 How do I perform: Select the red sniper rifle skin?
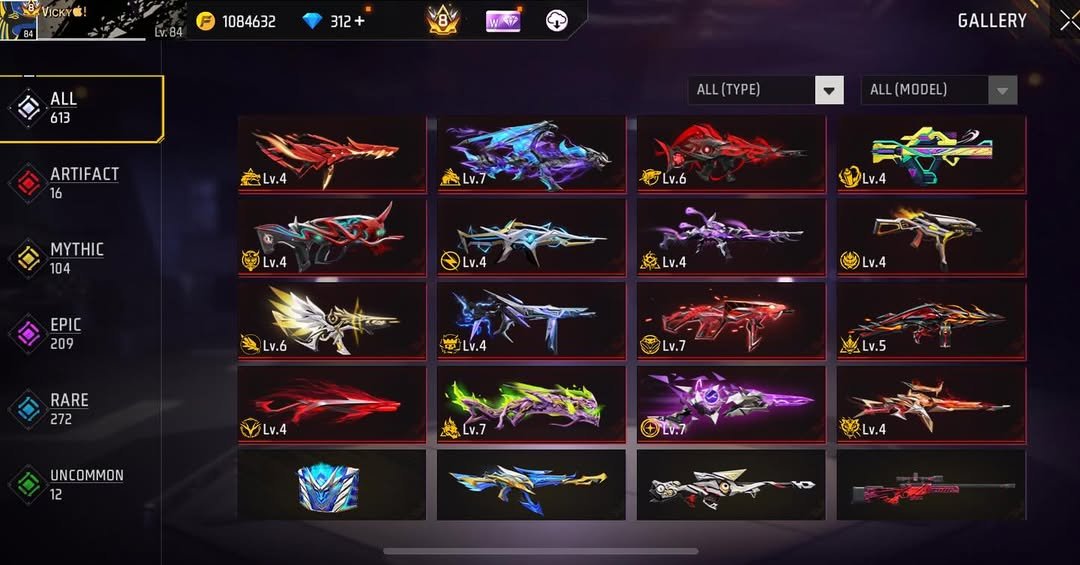coord(931,485)
